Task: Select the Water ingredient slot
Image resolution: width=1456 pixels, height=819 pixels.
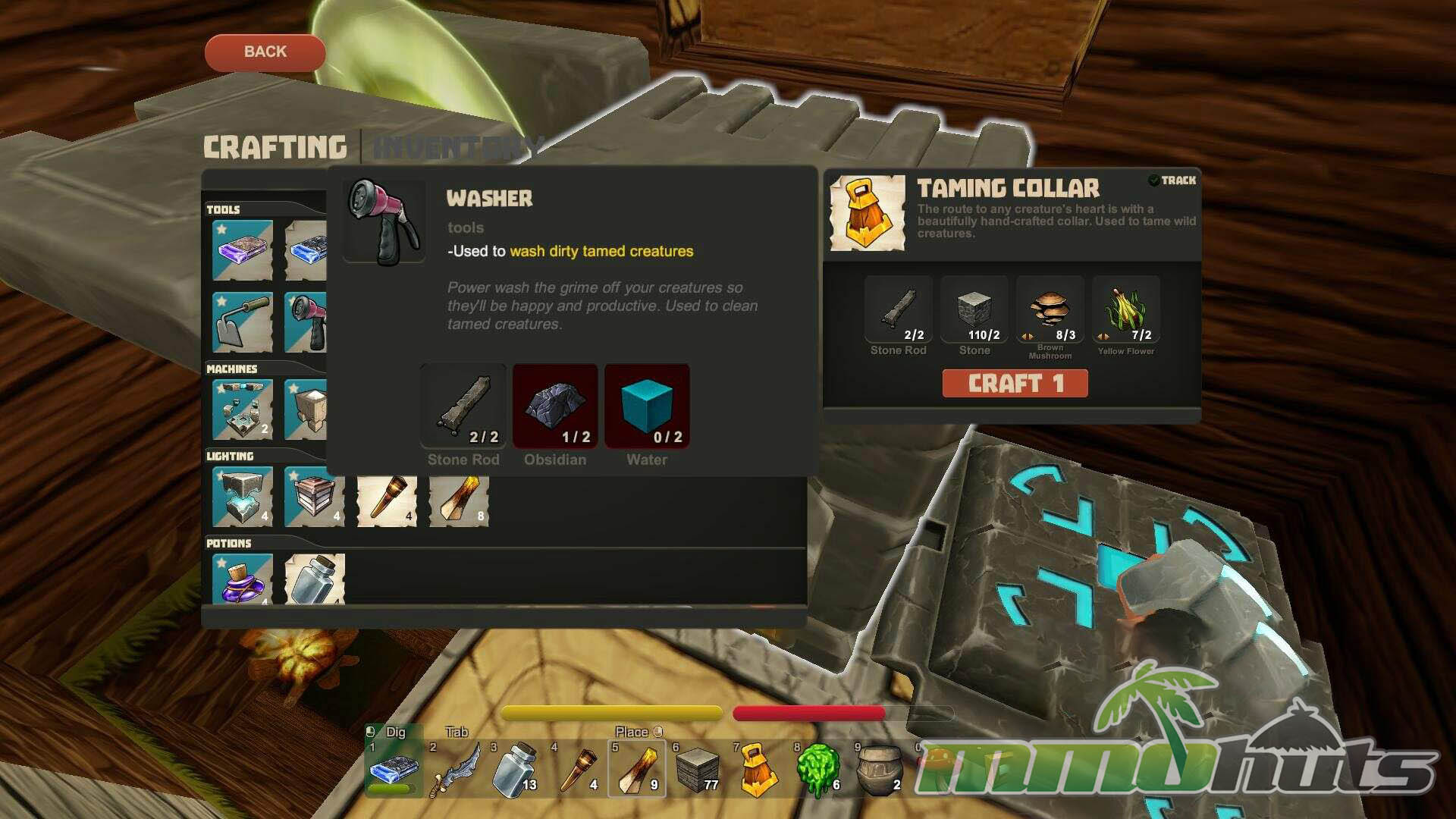Action: click(647, 406)
